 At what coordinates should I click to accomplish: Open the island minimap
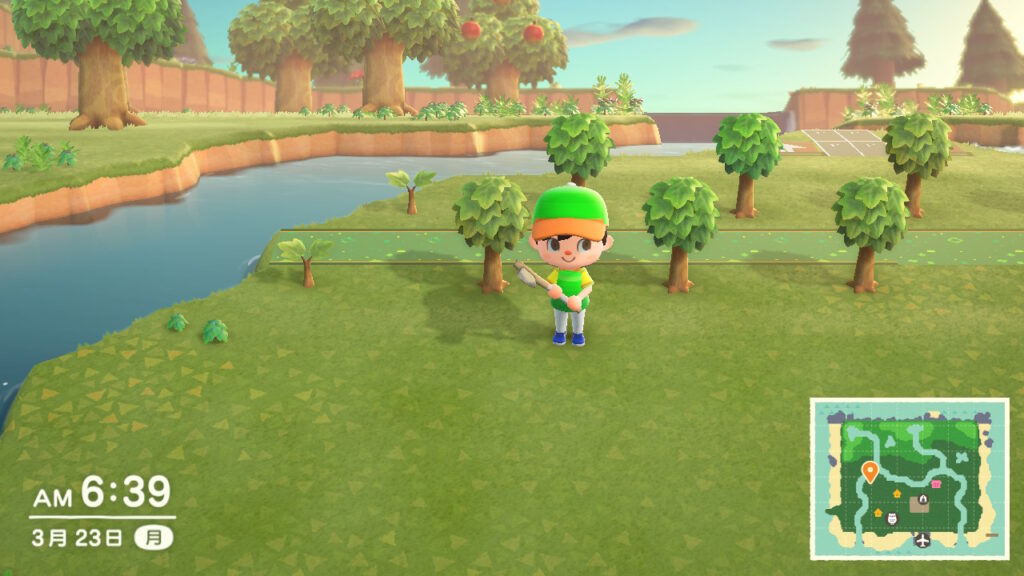909,478
